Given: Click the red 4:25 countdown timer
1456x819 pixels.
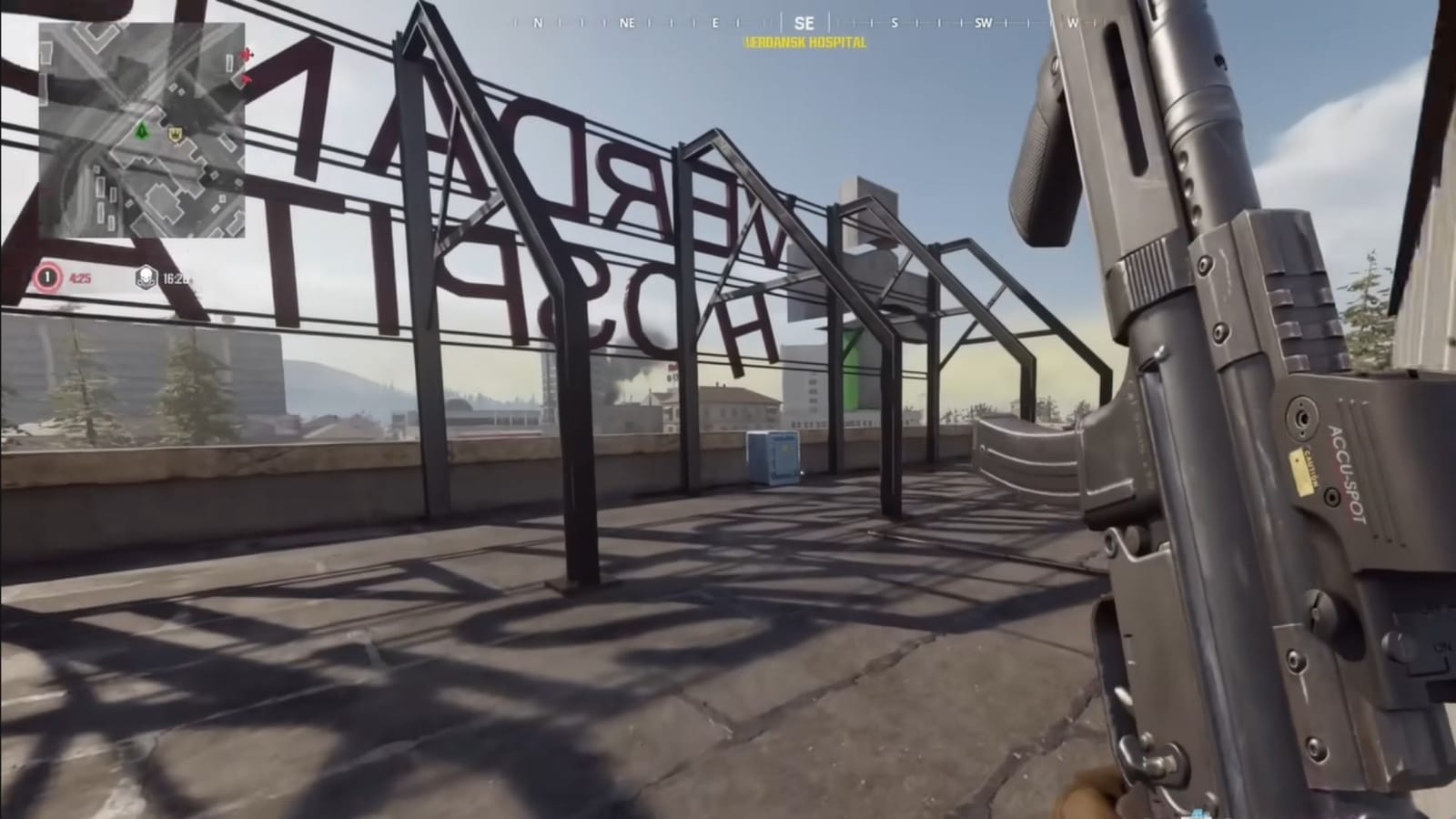Looking at the screenshot, I should pos(80,277).
